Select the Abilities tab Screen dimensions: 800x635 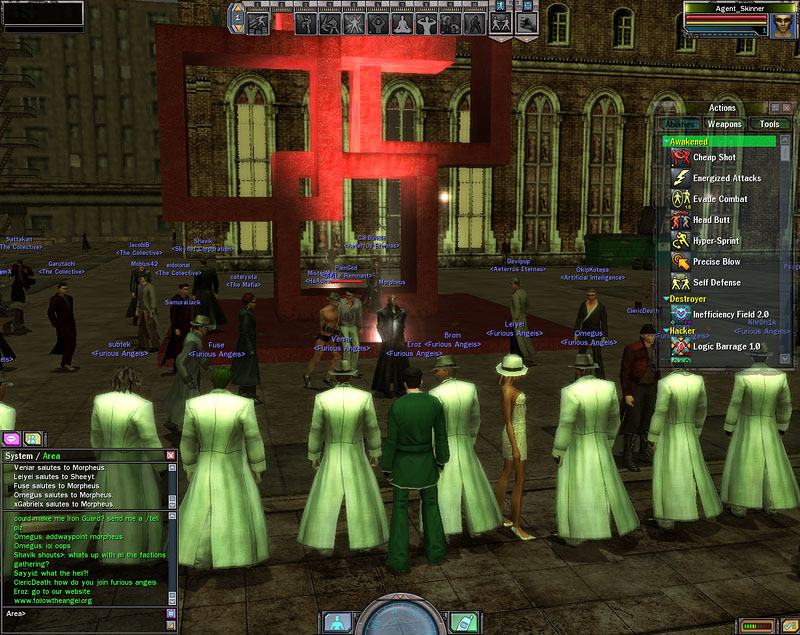[681, 125]
